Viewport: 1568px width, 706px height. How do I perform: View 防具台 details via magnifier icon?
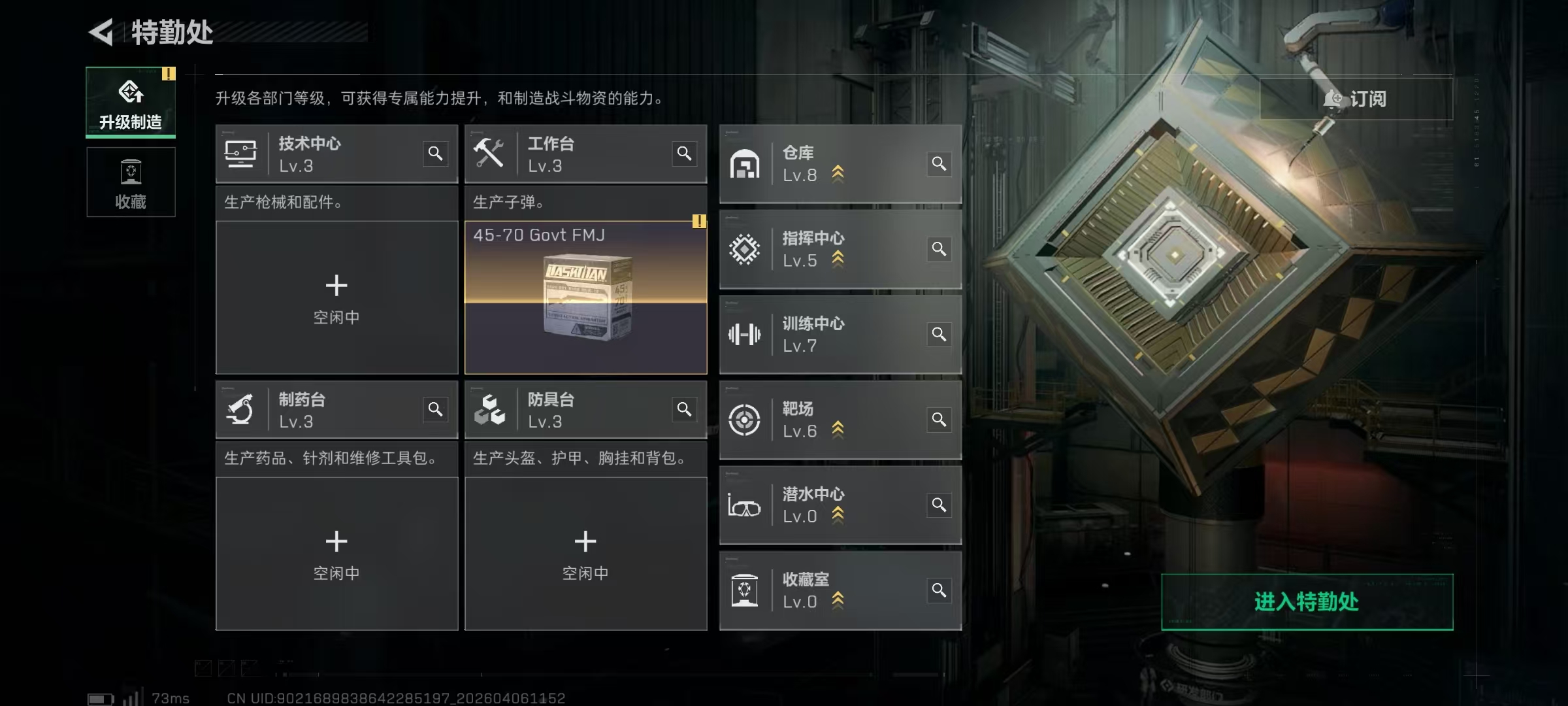[x=684, y=409]
